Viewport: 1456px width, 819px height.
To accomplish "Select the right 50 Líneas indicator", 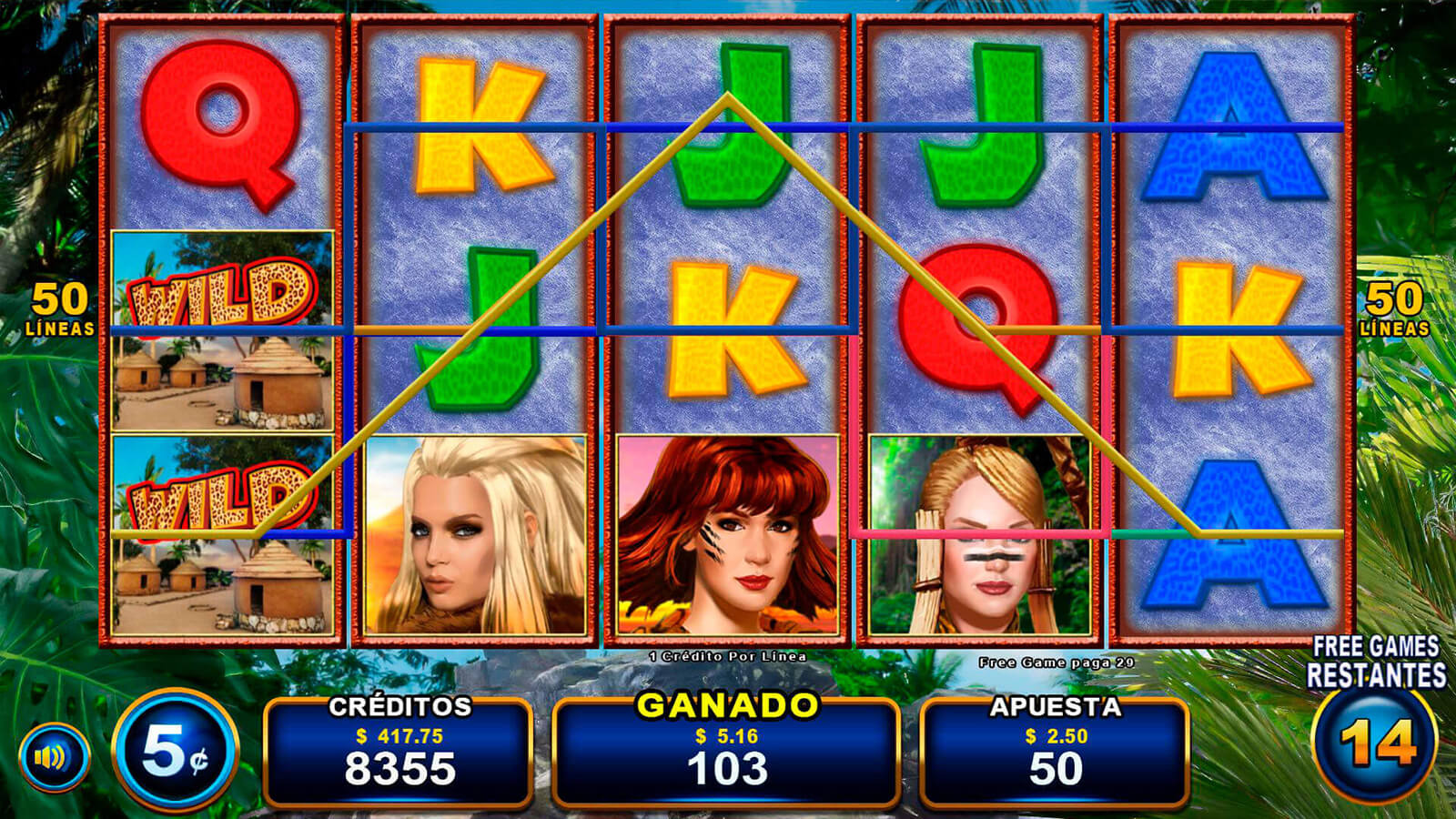I will (1394, 309).
